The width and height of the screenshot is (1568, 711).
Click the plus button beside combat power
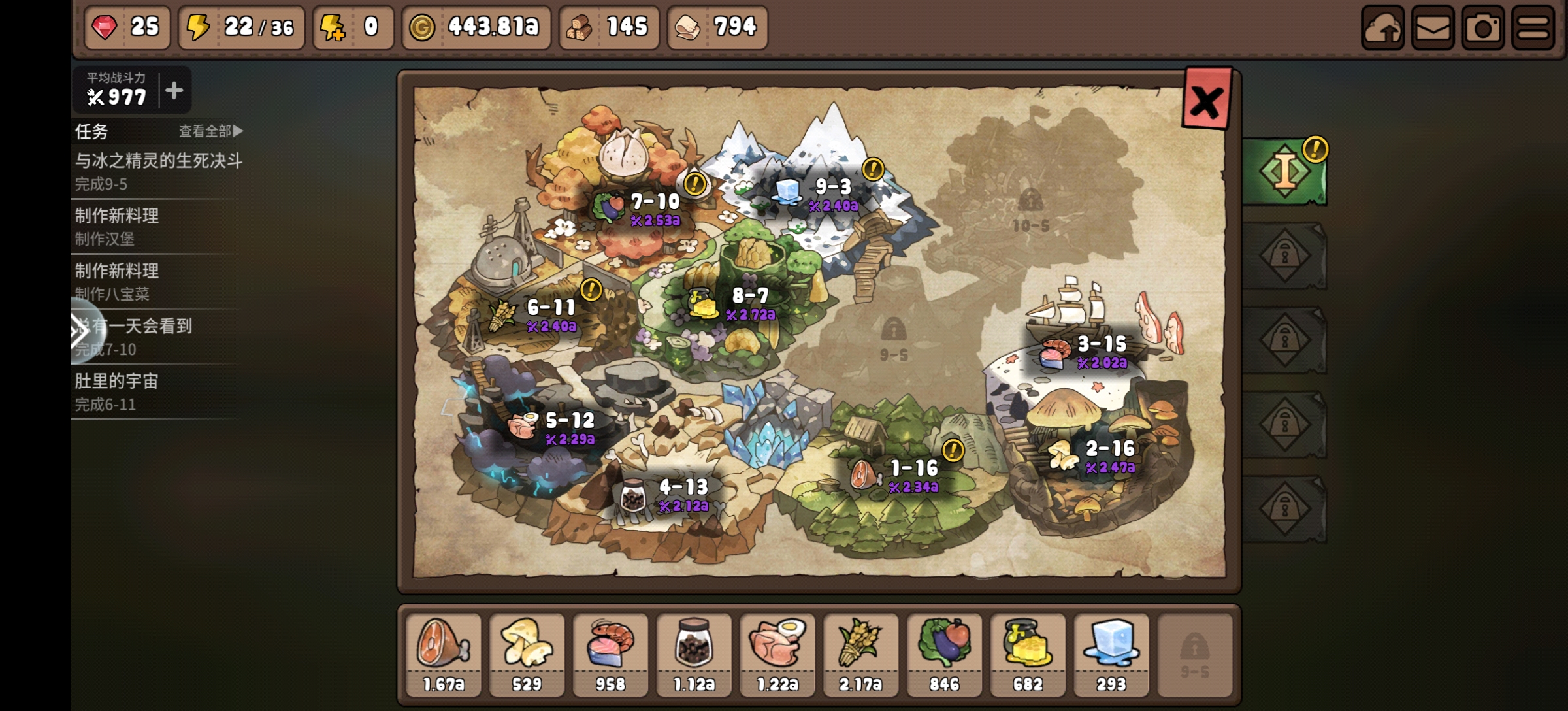pyautogui.click(x=174, y=90)
